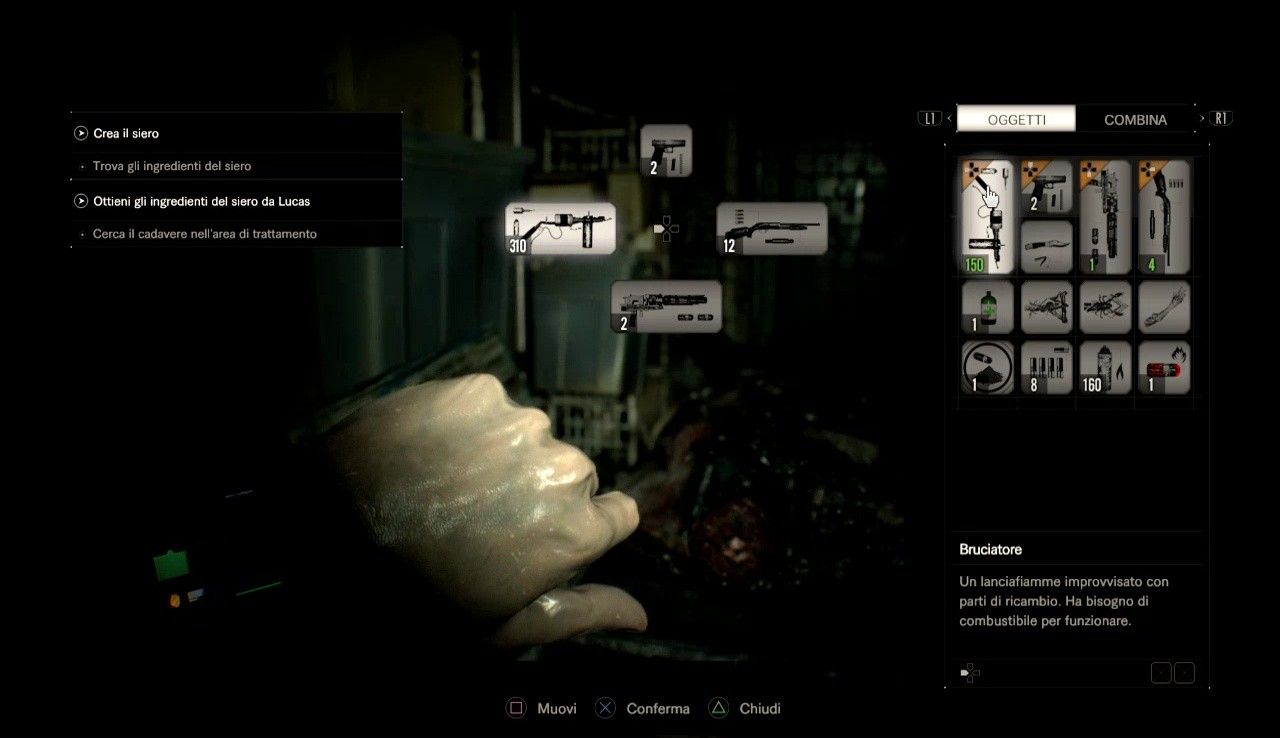Select the shotgun with 4 shells
This screenshot has height=738, width=1280.
pyautogui.click(x=1164, y=215)
